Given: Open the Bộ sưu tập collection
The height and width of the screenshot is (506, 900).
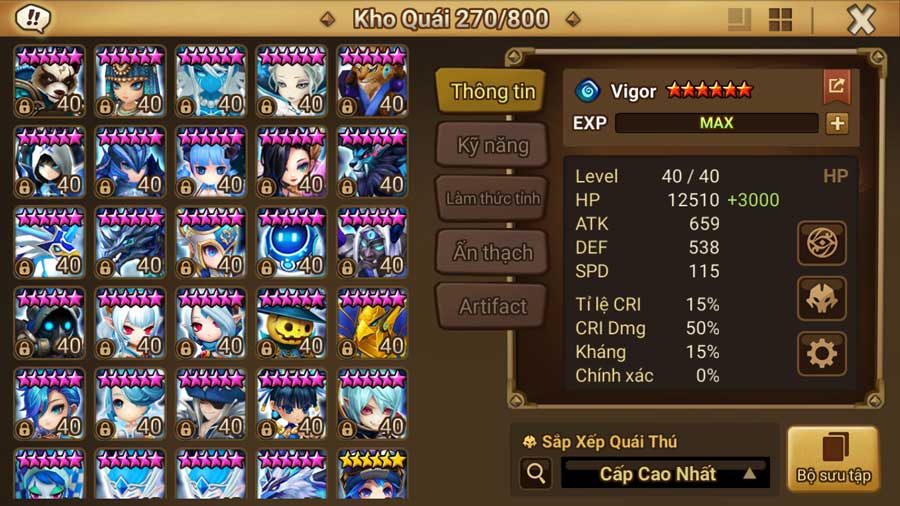Looking at the screenshot, I should click(833, 458).
